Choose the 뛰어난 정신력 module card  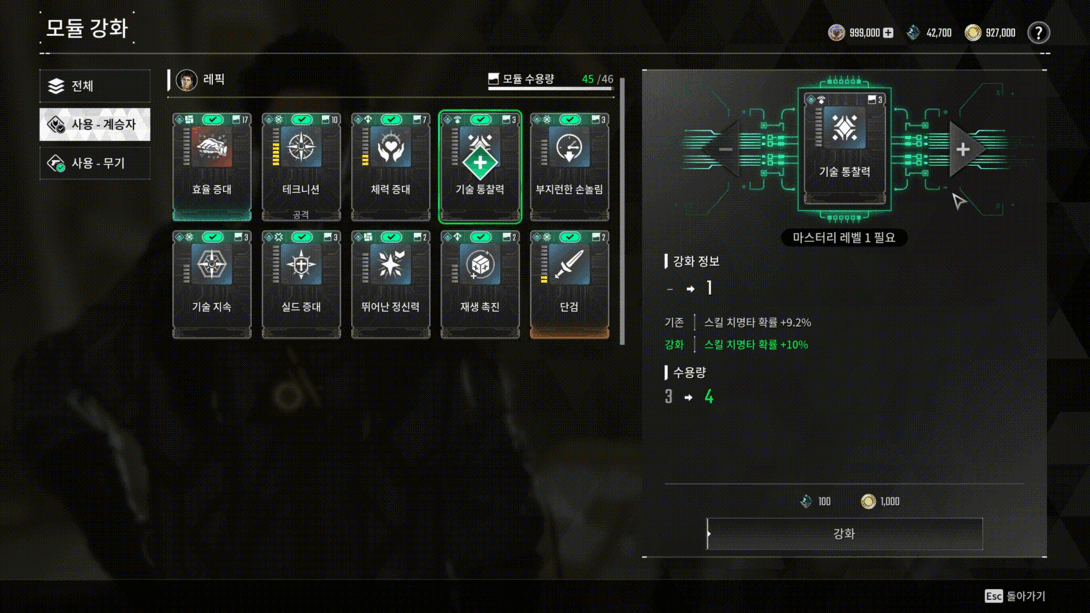tap(391, 284)
